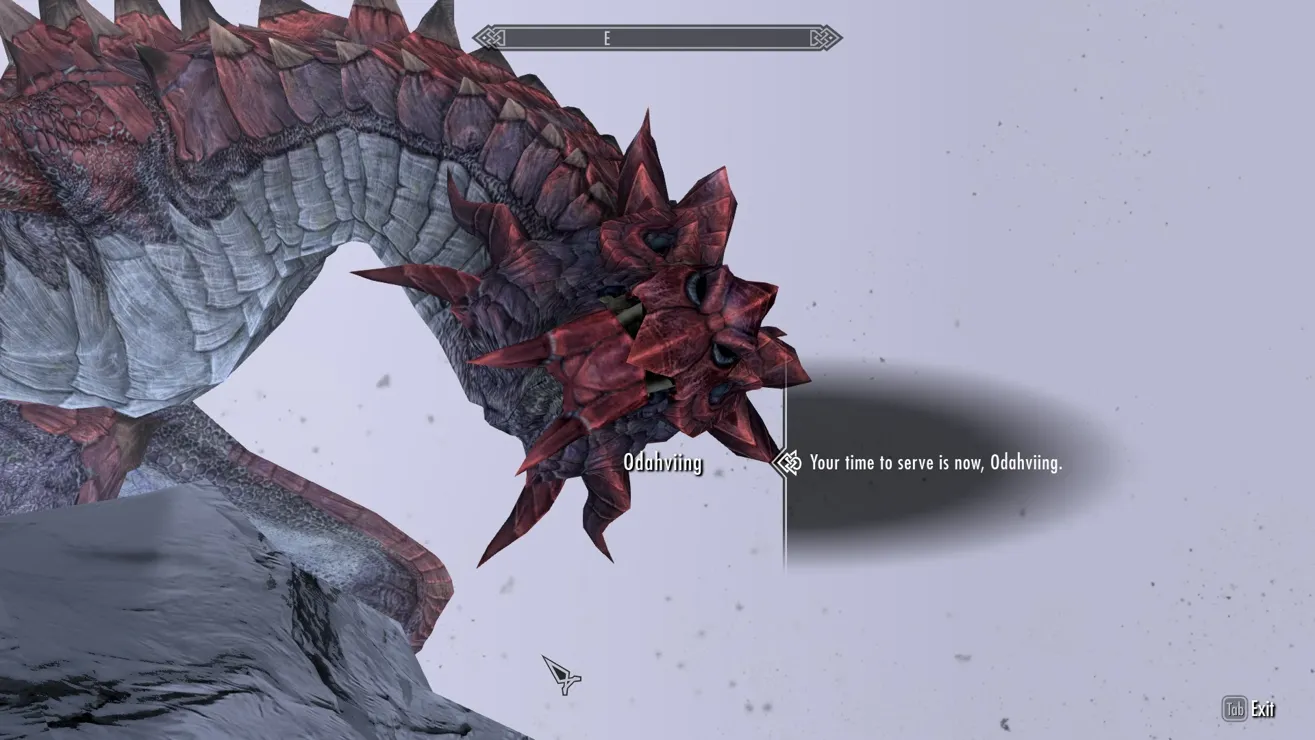The image size is (1315, 740).
Task: Click the Exit dialogue button
Action: [1249, 709]
